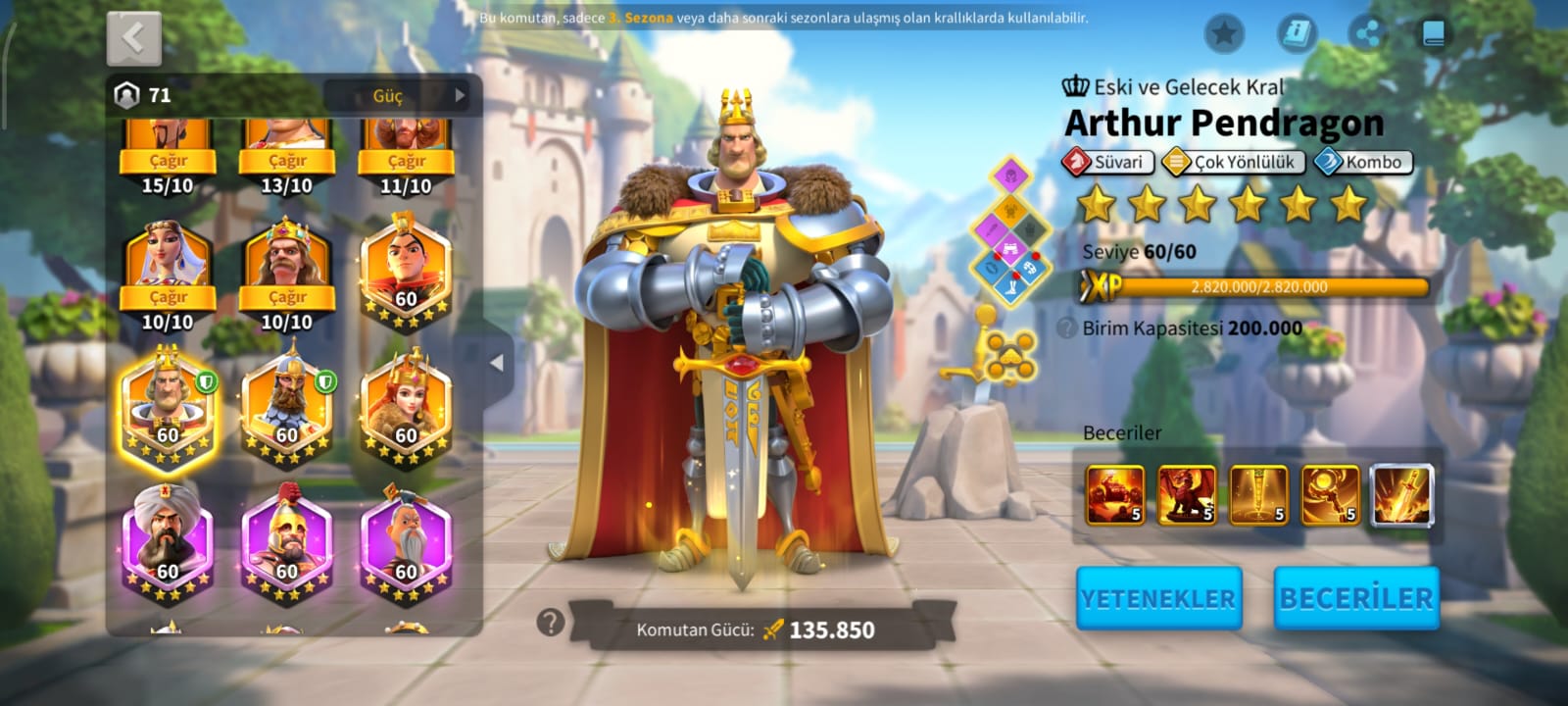Open the YETENEKLER talents screen

click(1158, 598)
